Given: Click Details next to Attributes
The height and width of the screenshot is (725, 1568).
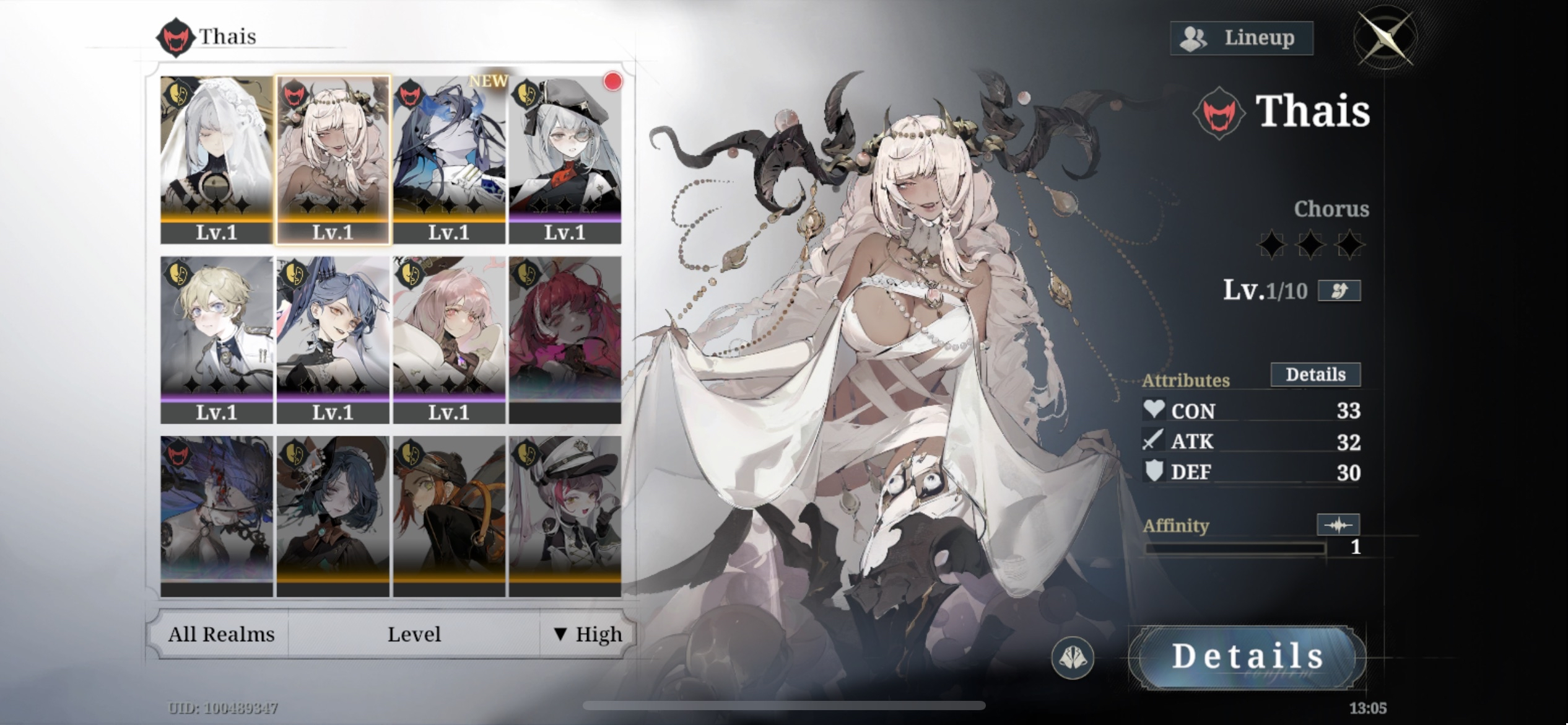Looking at the screenshot, I should coord(1315,374).
